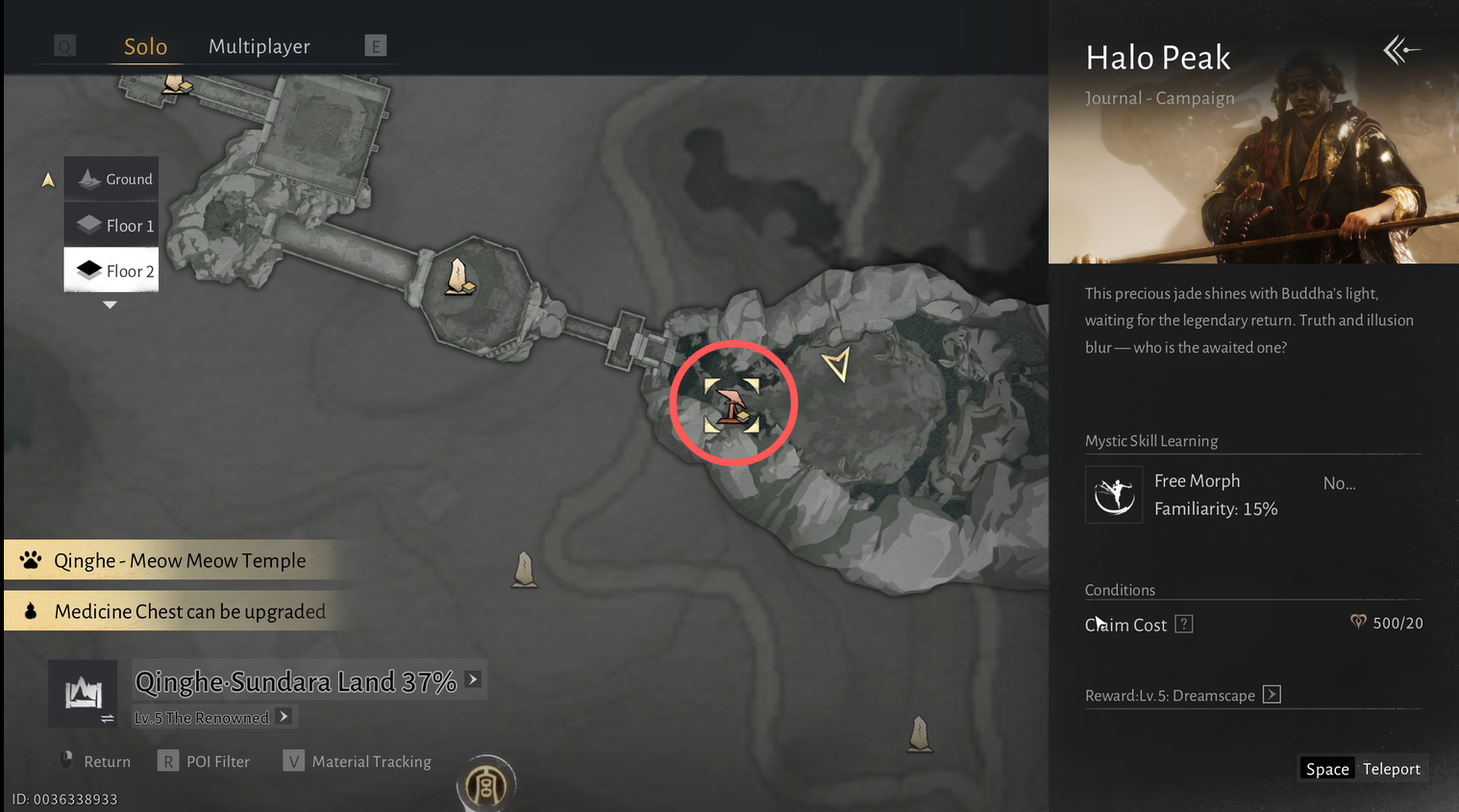Select the circled Halo Peak map marker

pos(732,404)
